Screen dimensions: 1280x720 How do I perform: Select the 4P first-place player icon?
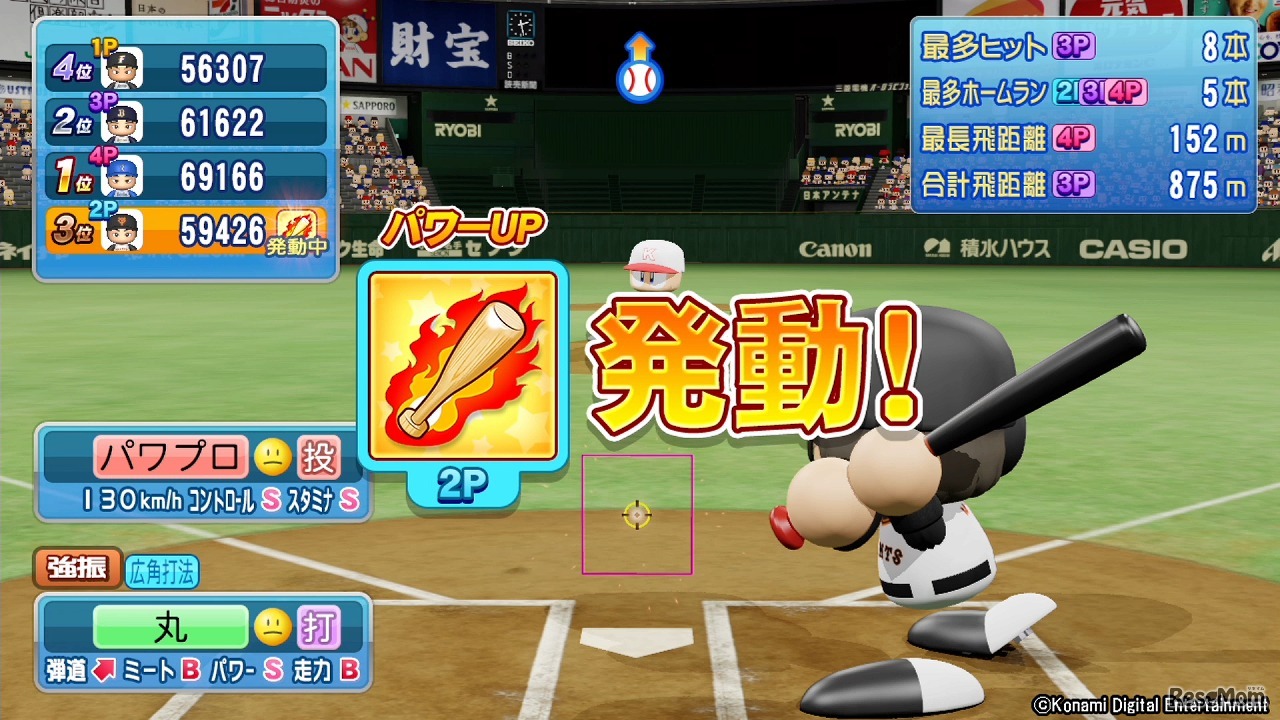pyautogui.click(x=122, y=175)
